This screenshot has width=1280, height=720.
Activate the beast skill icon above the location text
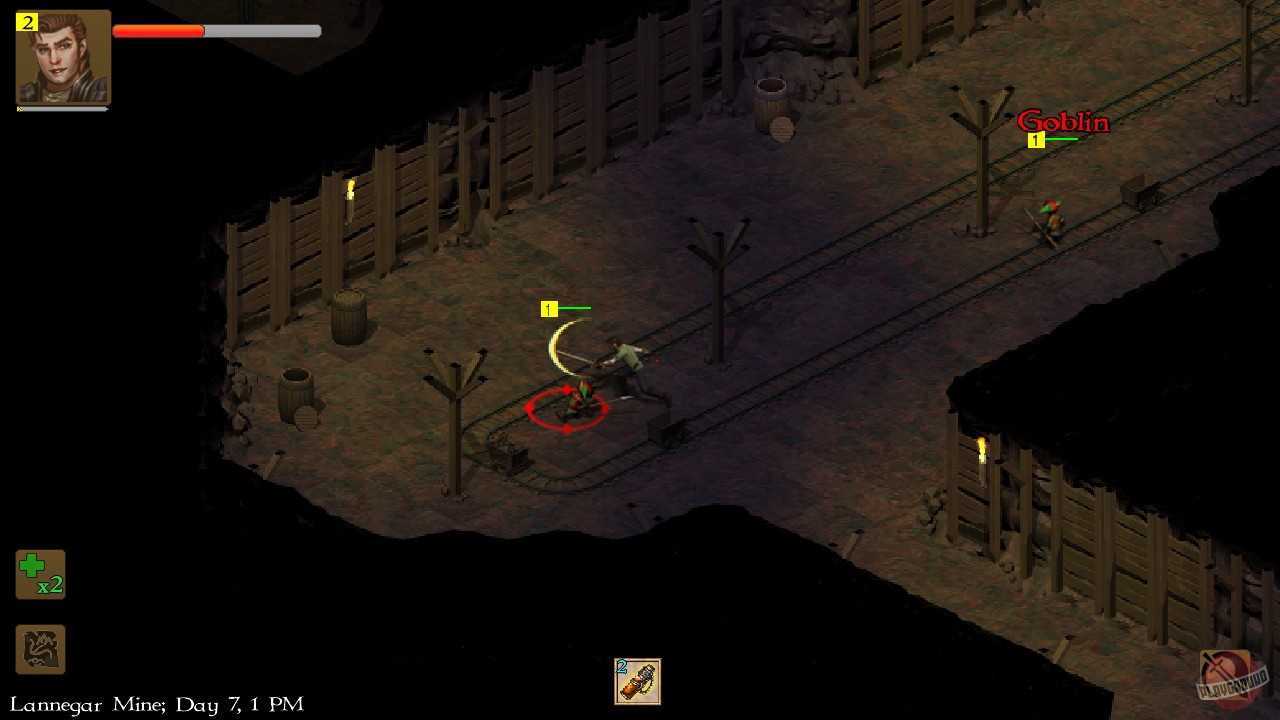tap(39, 650)
